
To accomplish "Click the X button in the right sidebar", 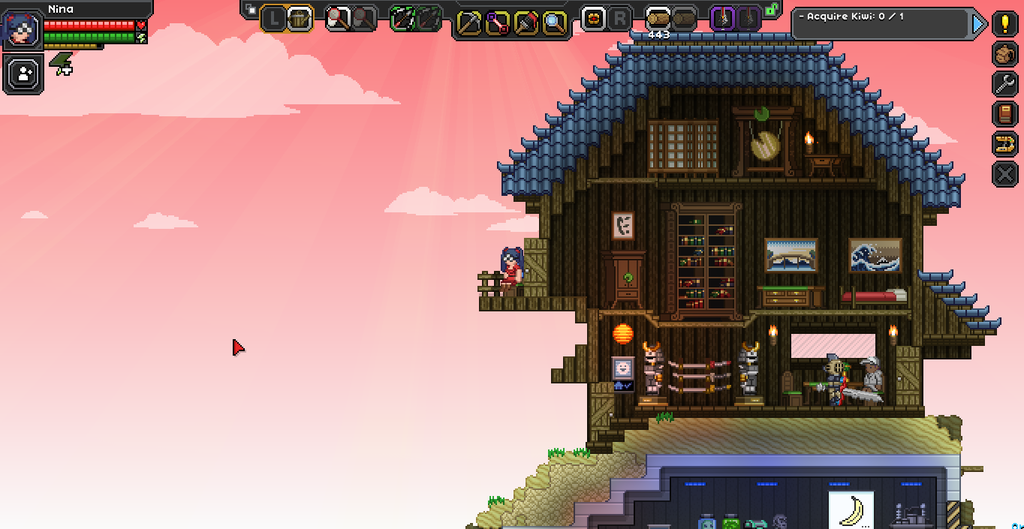I will click(1005, 174).
